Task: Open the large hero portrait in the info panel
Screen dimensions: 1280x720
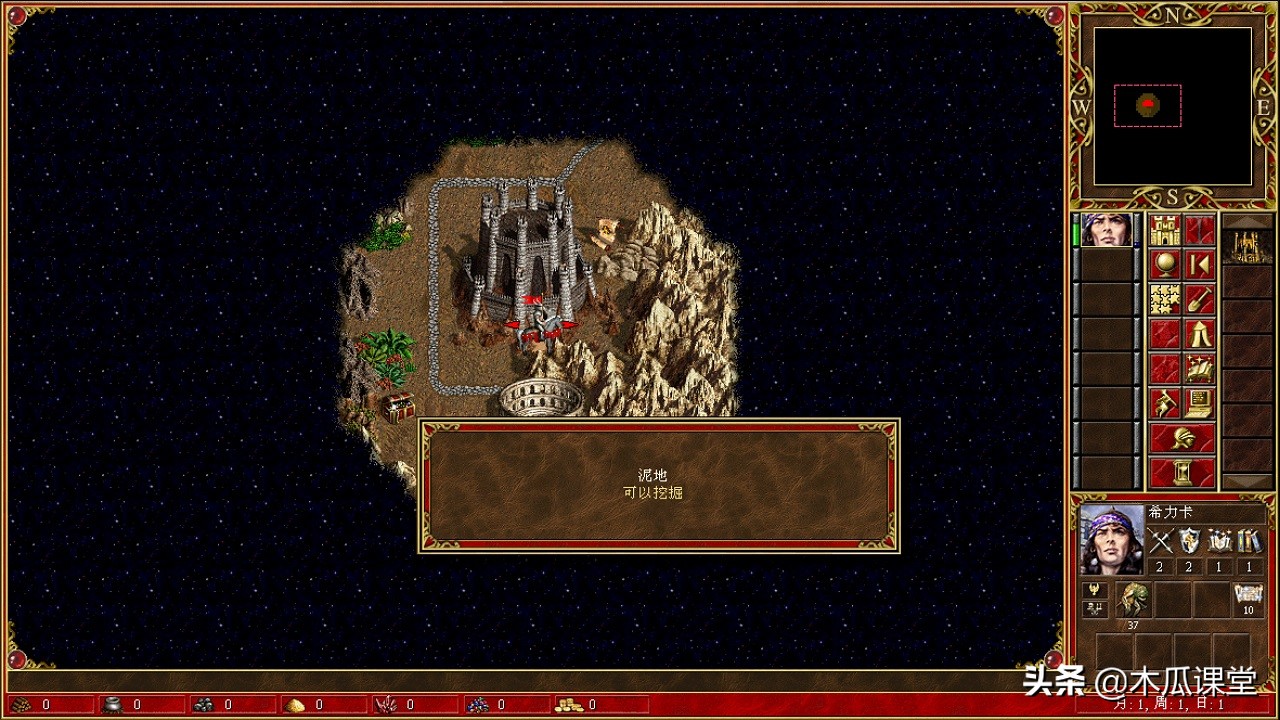Action: point(1111,538)
